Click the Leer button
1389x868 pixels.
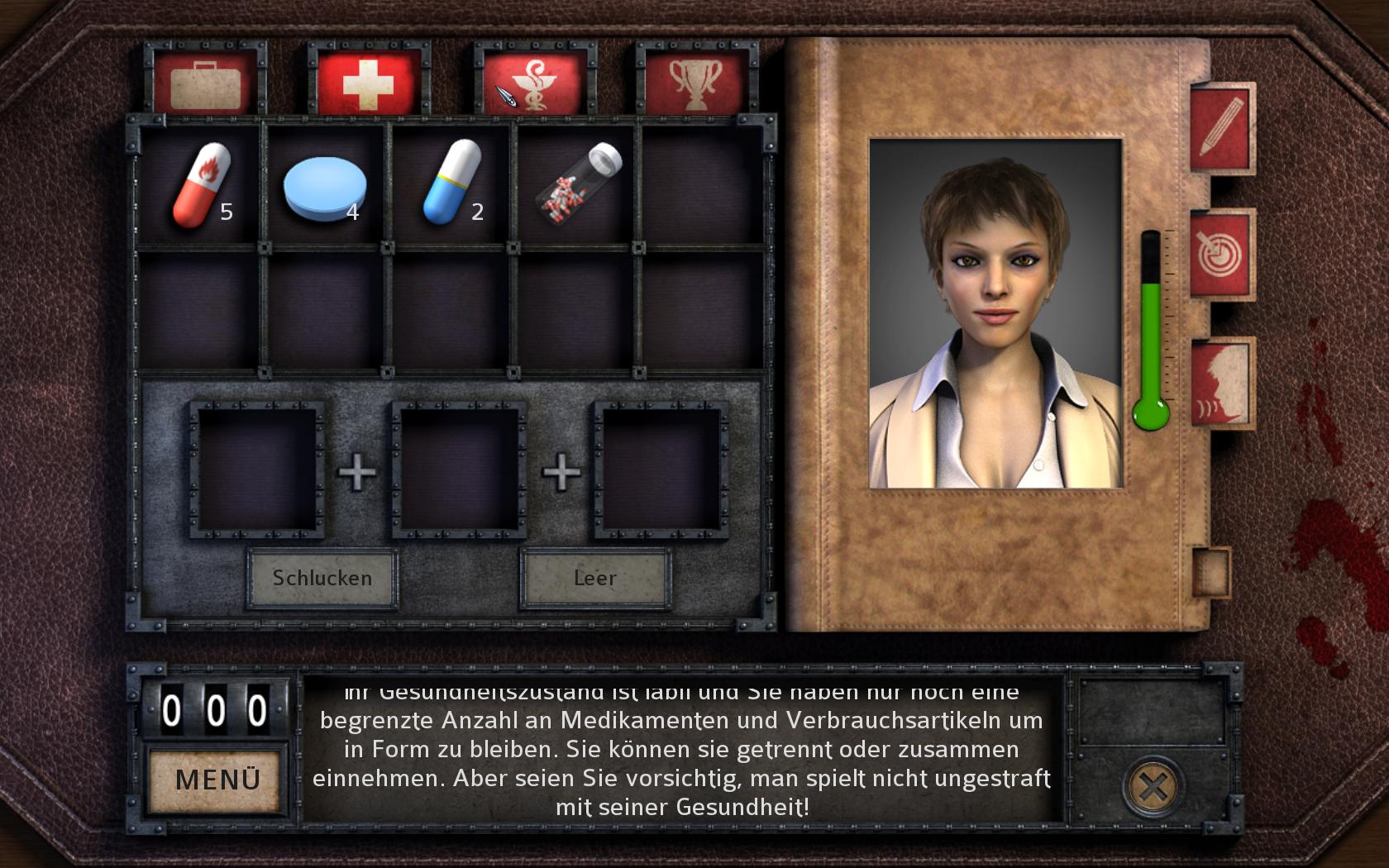tap(595, 578)
